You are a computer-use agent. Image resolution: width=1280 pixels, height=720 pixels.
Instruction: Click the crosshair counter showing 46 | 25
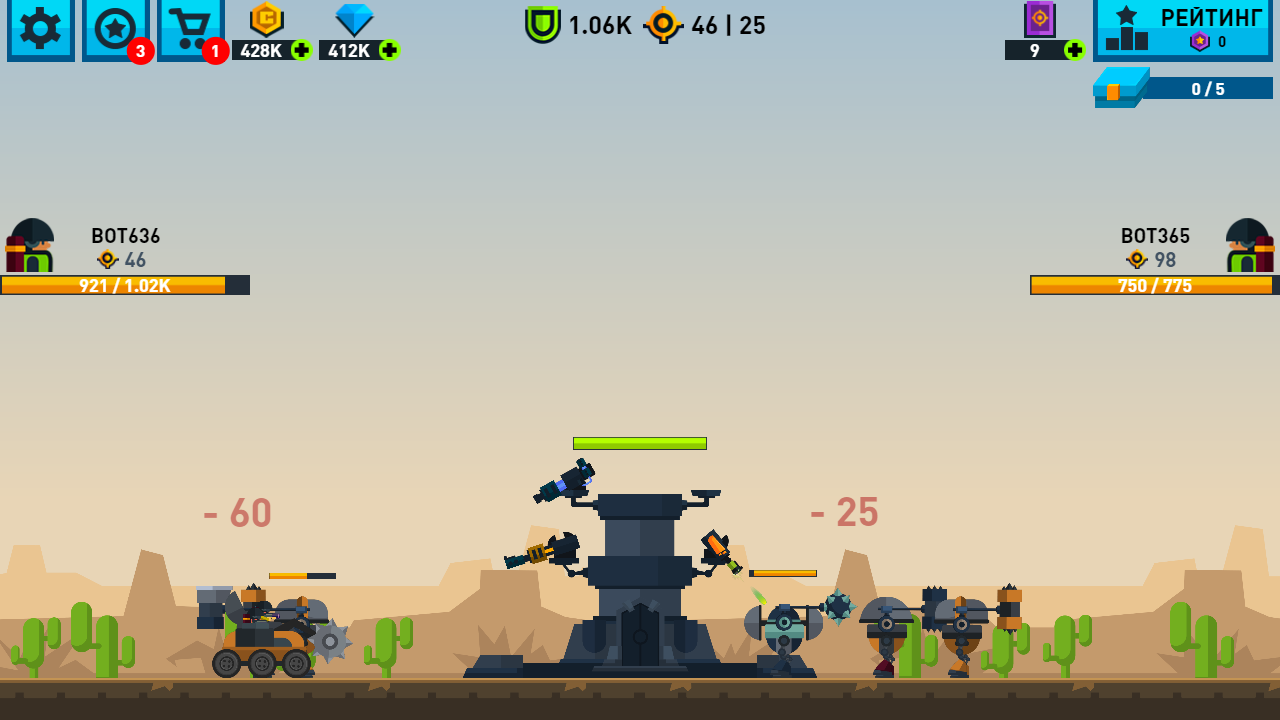coord(700,25)
